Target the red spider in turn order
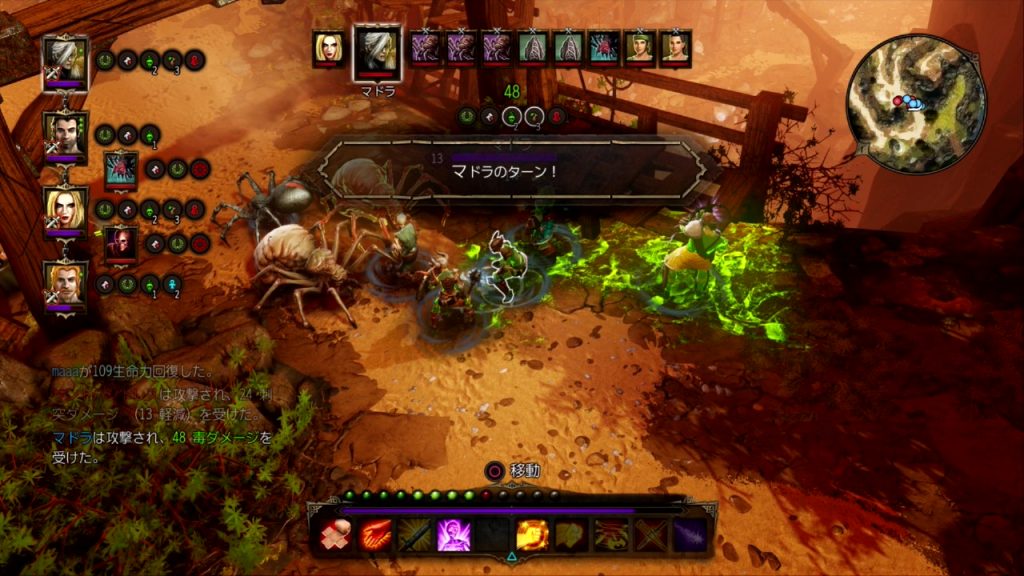 [604, 48]
